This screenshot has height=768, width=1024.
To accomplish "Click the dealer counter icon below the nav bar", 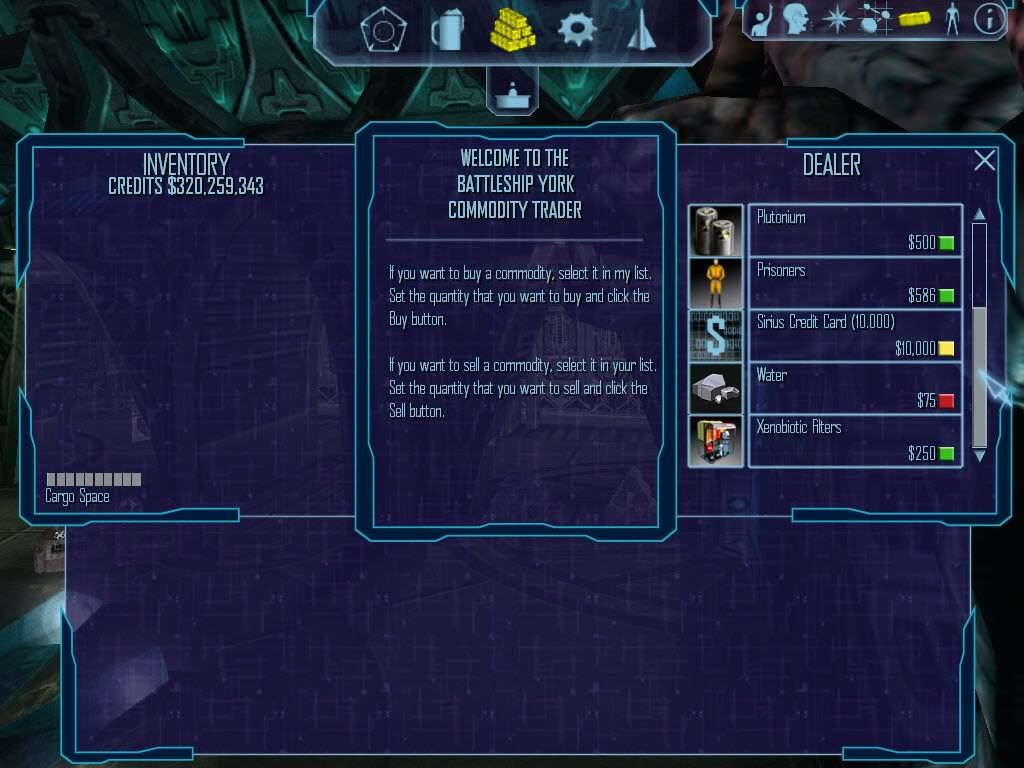I will tap(512, 94).
